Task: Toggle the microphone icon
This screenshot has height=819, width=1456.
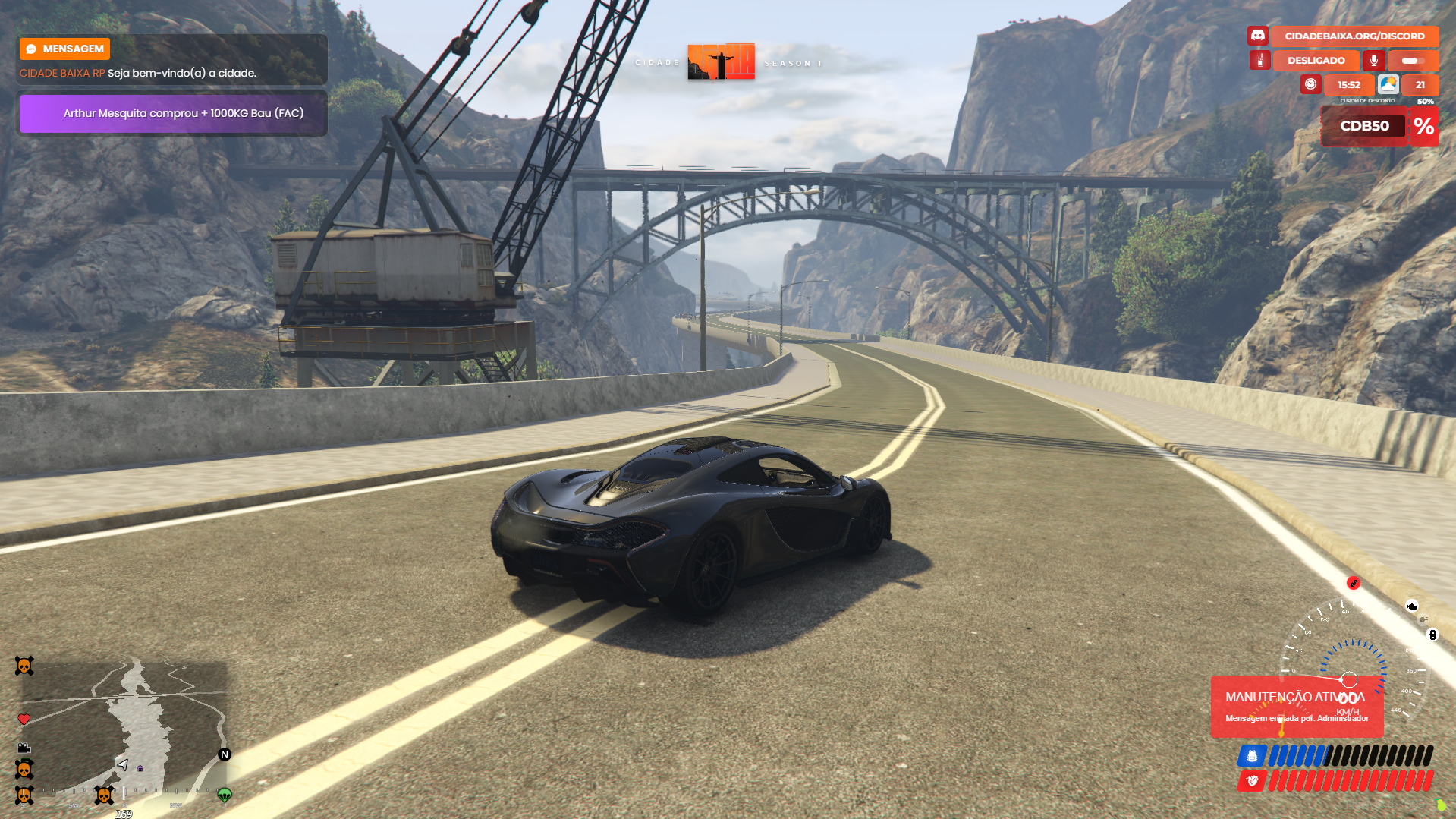Action: 1373,60
